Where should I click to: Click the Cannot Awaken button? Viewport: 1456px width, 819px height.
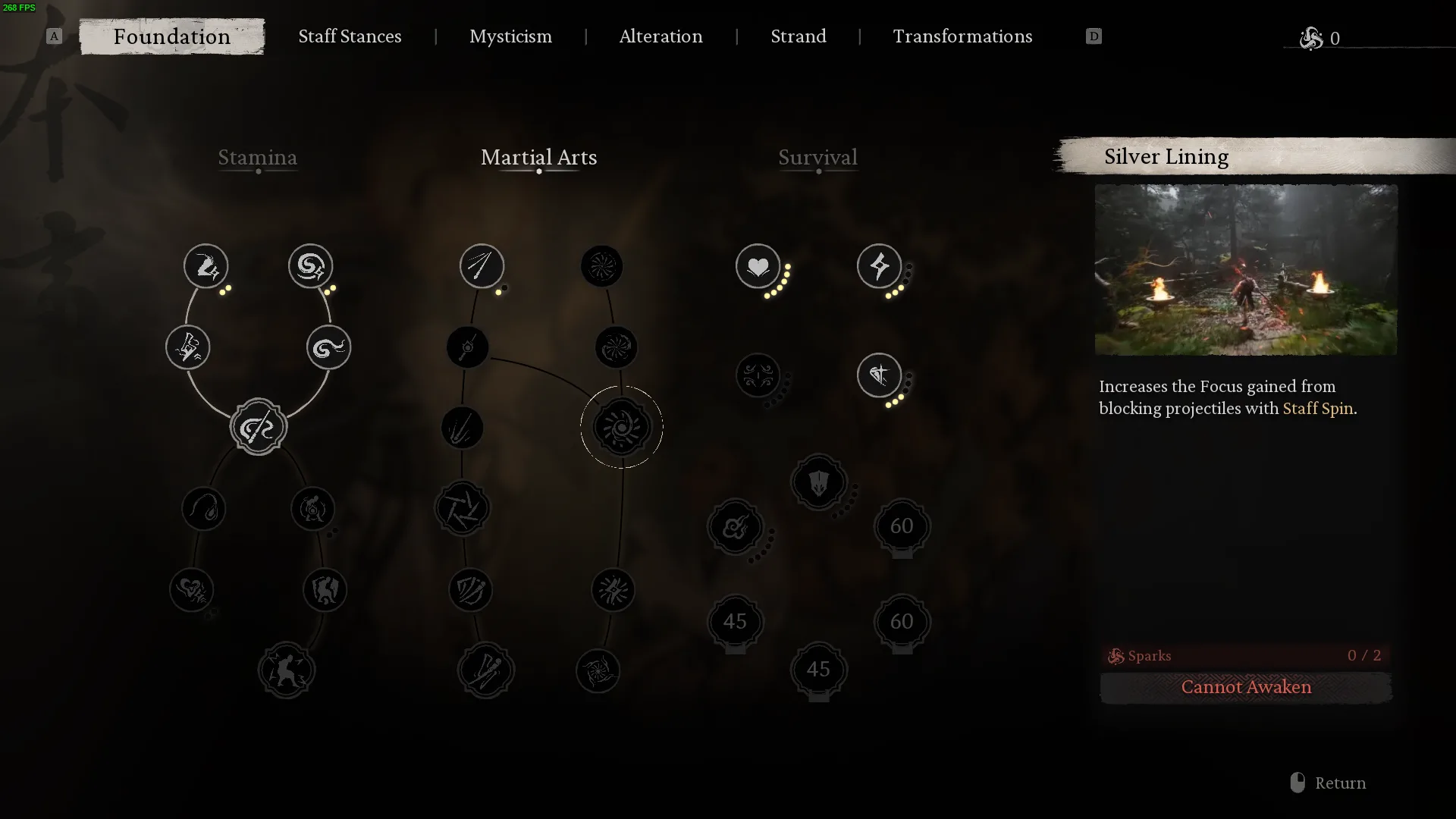click(1245, 687)
